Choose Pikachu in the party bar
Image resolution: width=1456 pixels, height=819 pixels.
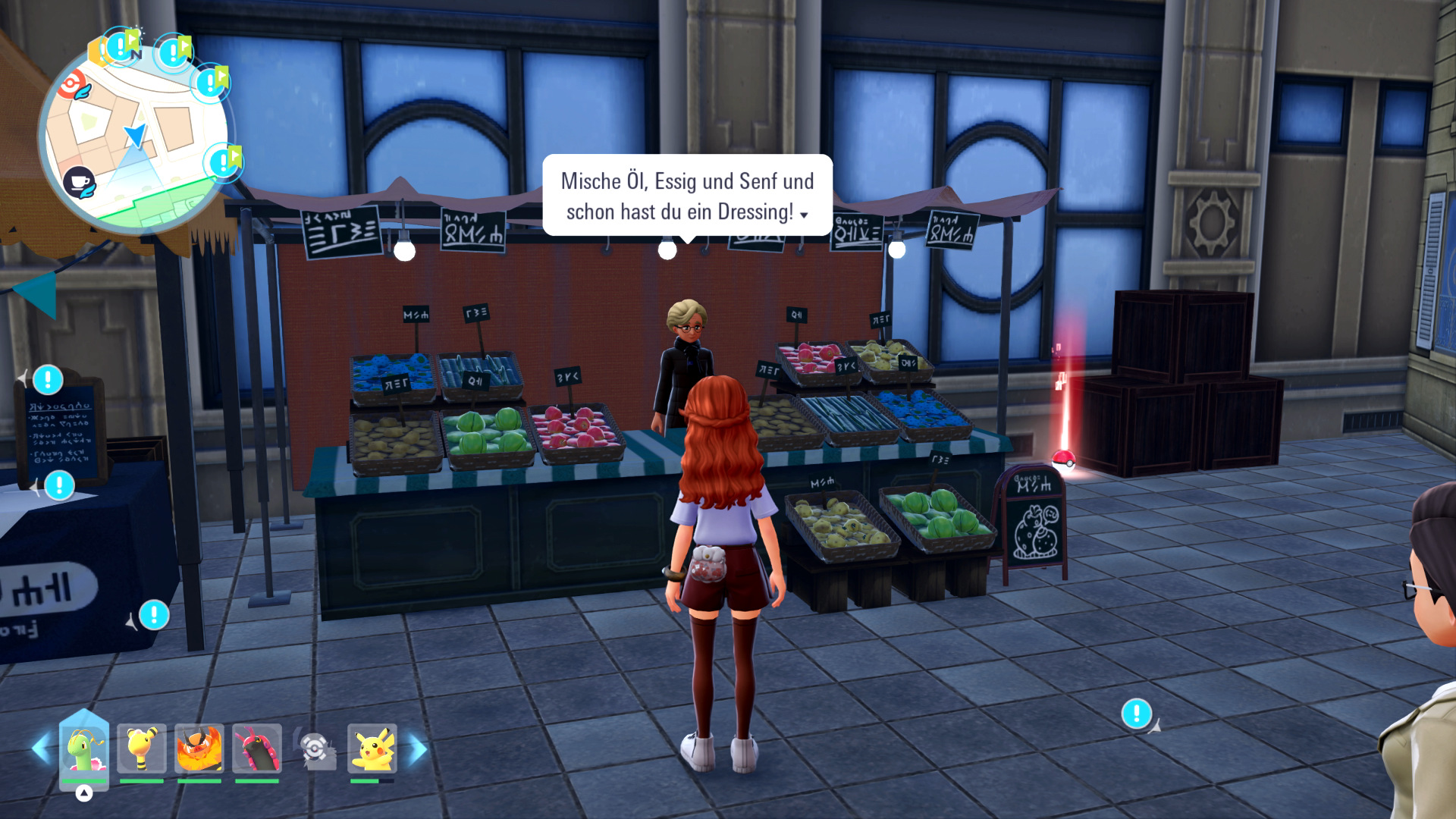pos(372,748)
